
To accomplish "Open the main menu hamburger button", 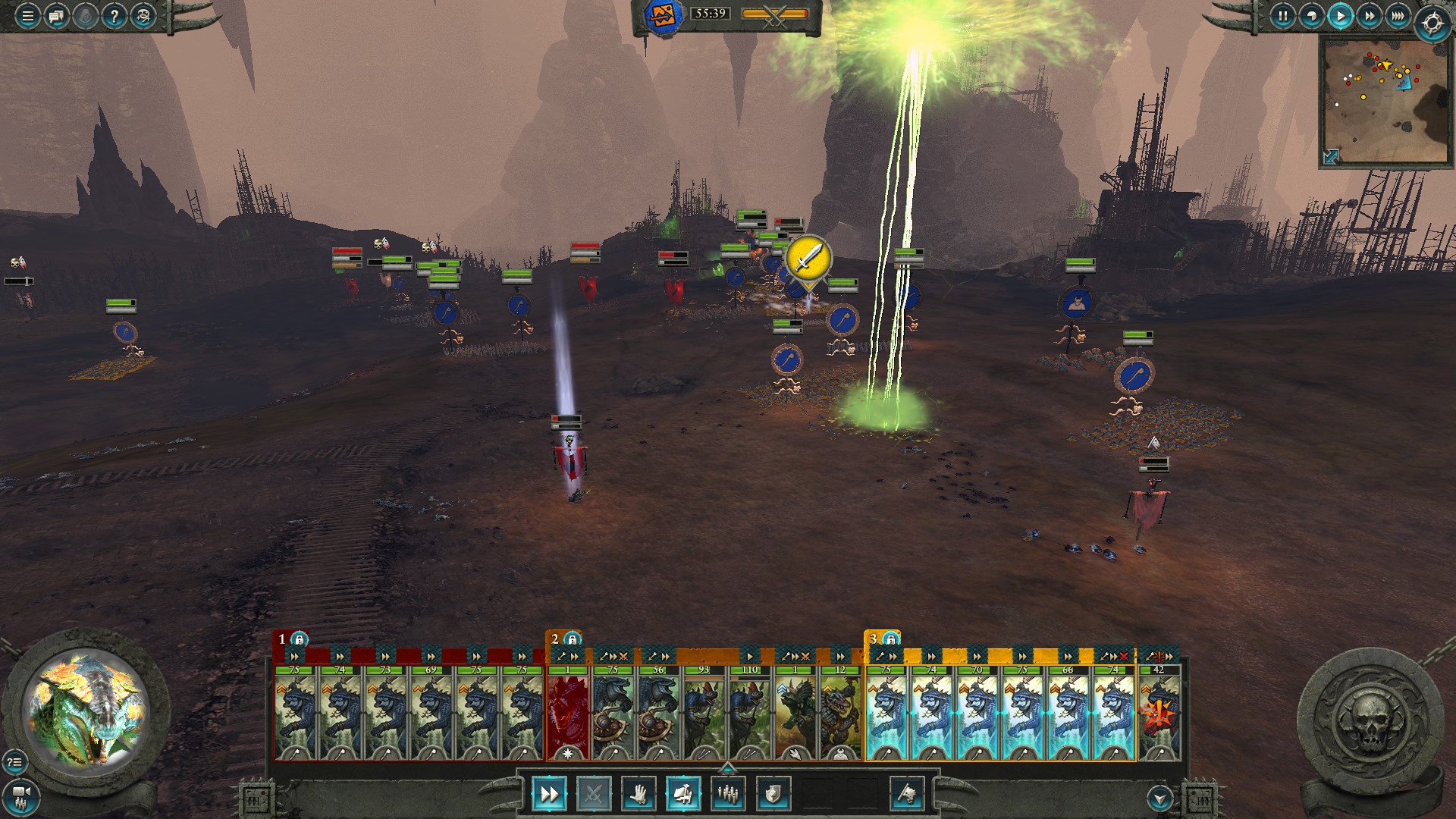I will [27, 16].
